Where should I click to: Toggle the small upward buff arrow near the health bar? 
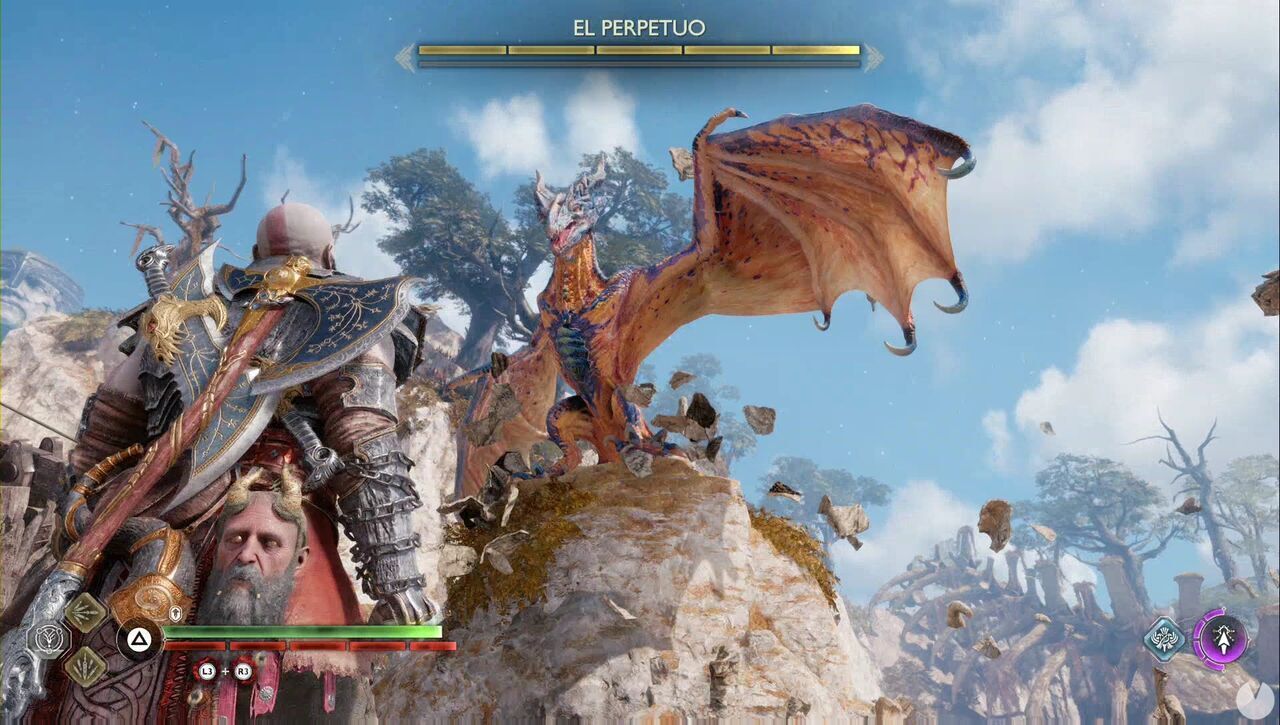pos(175,613)
